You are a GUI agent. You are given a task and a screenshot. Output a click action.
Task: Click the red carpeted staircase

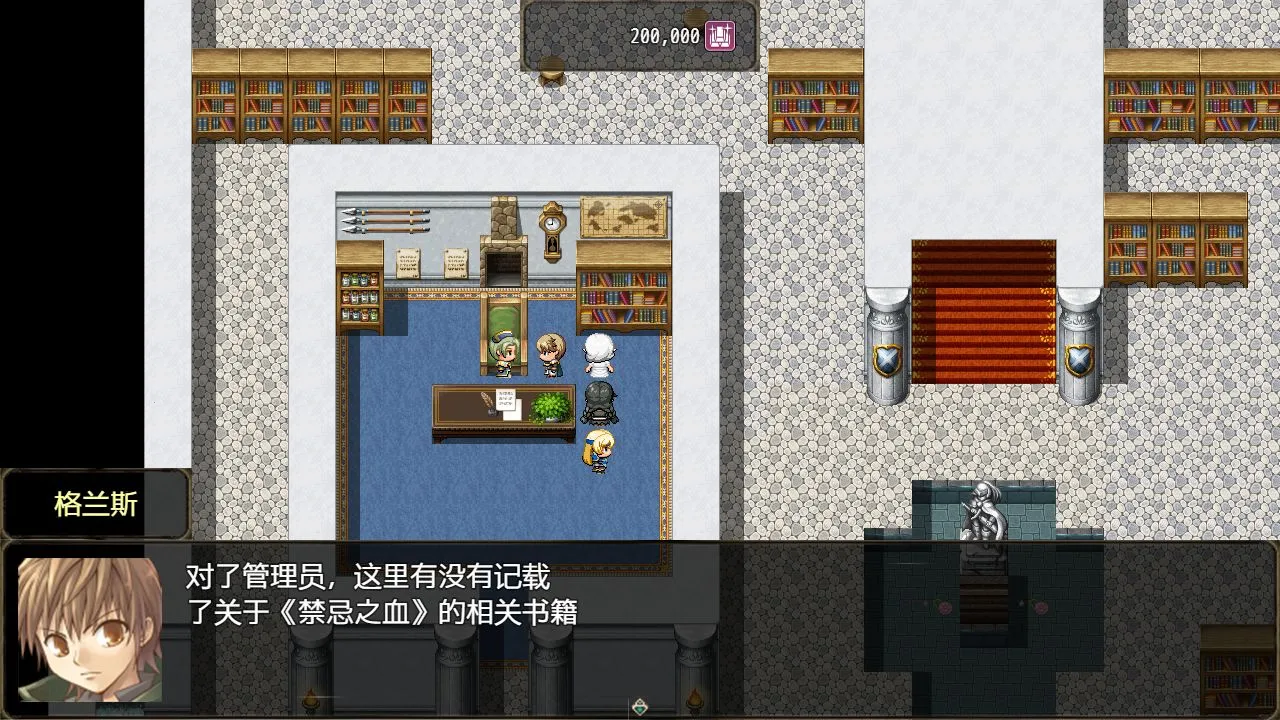click(982, 310)
